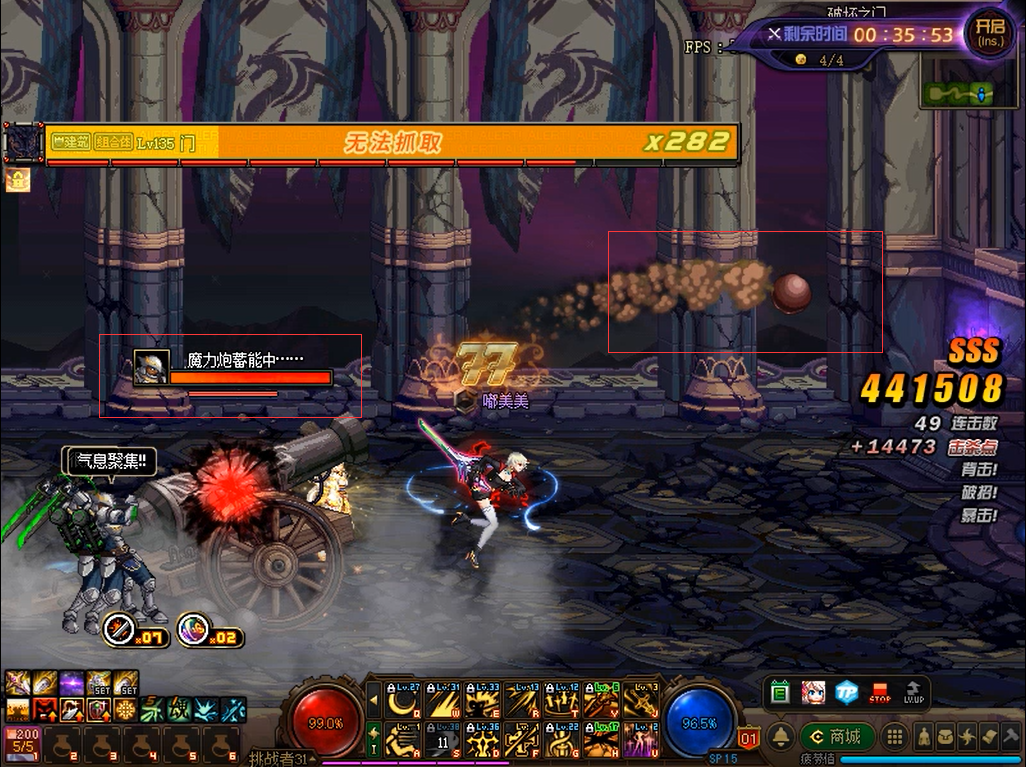
Task: Click the 开启 (Ins.) round button
Action: [988, 34]
